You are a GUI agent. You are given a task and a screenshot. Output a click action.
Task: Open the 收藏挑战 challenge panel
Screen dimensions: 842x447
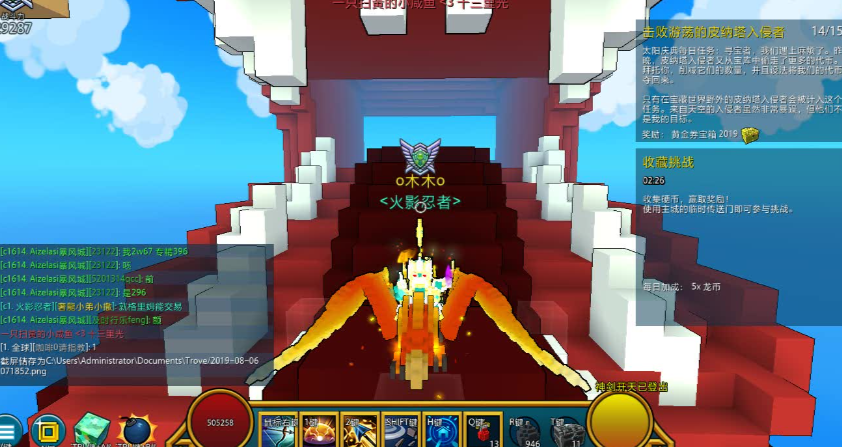668,161
